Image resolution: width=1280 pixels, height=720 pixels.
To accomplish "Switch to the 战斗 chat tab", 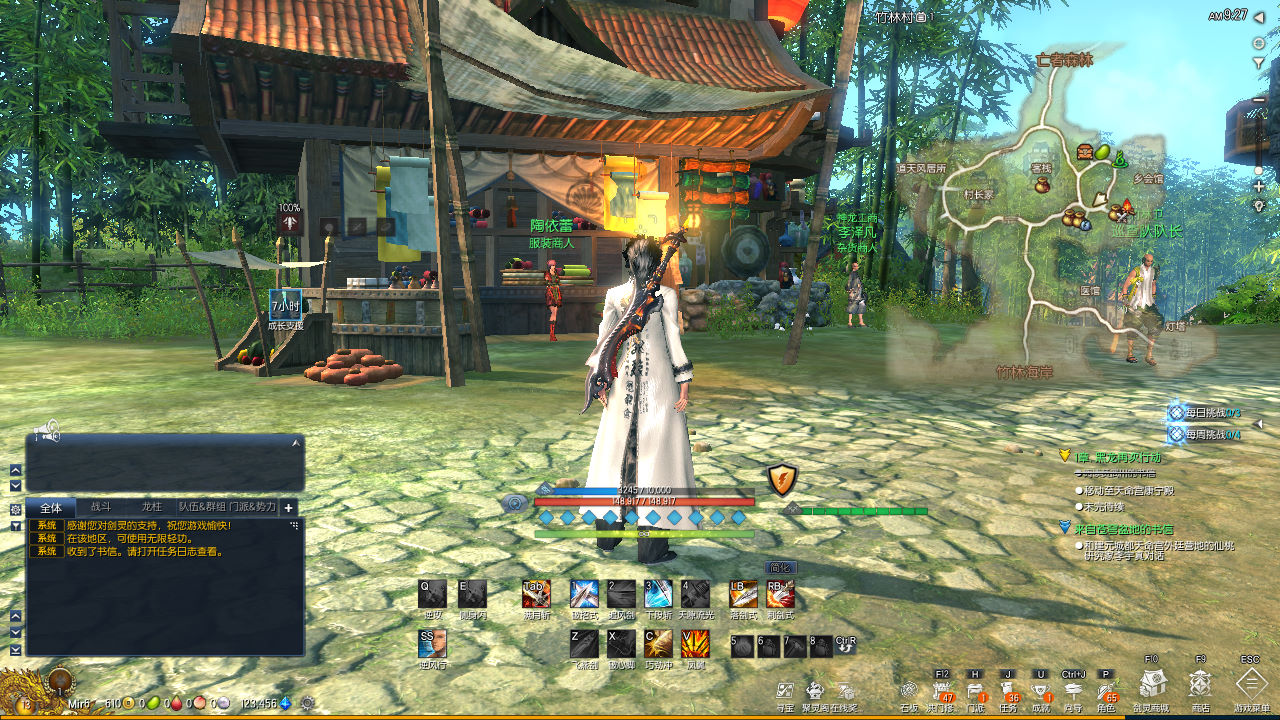I will click(x=101, y=508).
